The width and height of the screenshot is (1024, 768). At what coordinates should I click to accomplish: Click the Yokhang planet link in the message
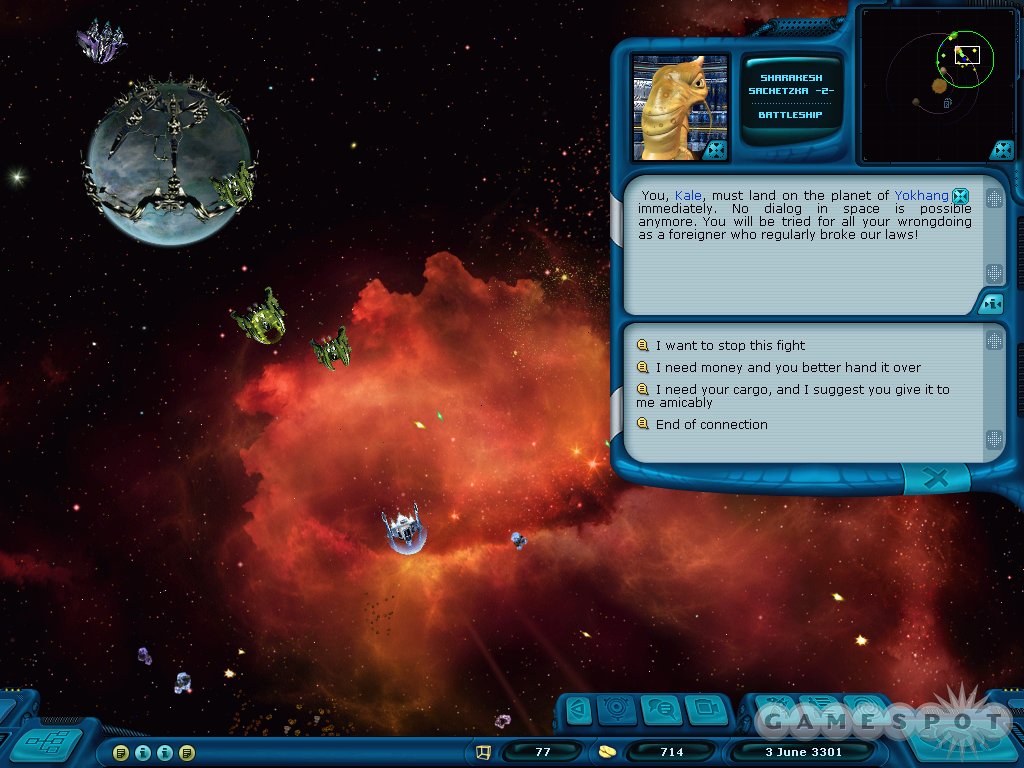[921, 196]
